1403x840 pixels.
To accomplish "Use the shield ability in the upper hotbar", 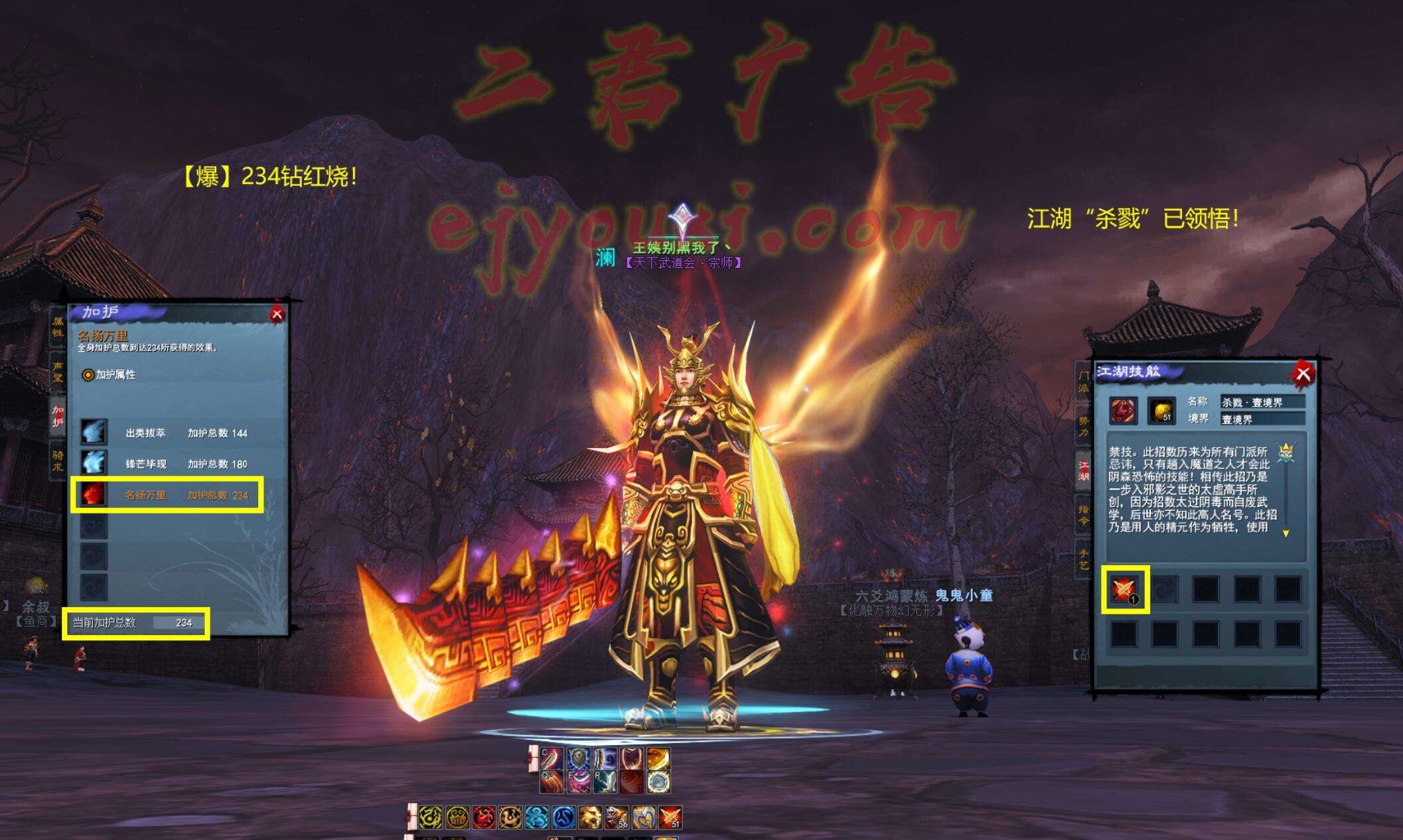I will 578,758.
